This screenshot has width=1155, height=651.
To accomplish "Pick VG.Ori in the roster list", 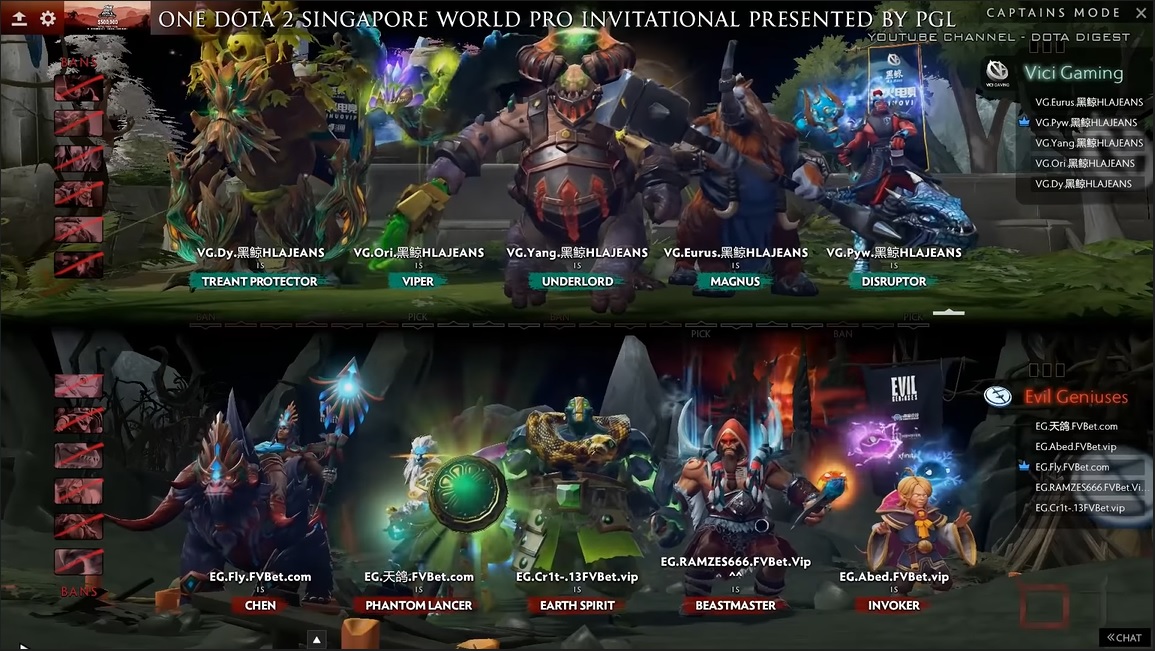I will coord(1085,163).
